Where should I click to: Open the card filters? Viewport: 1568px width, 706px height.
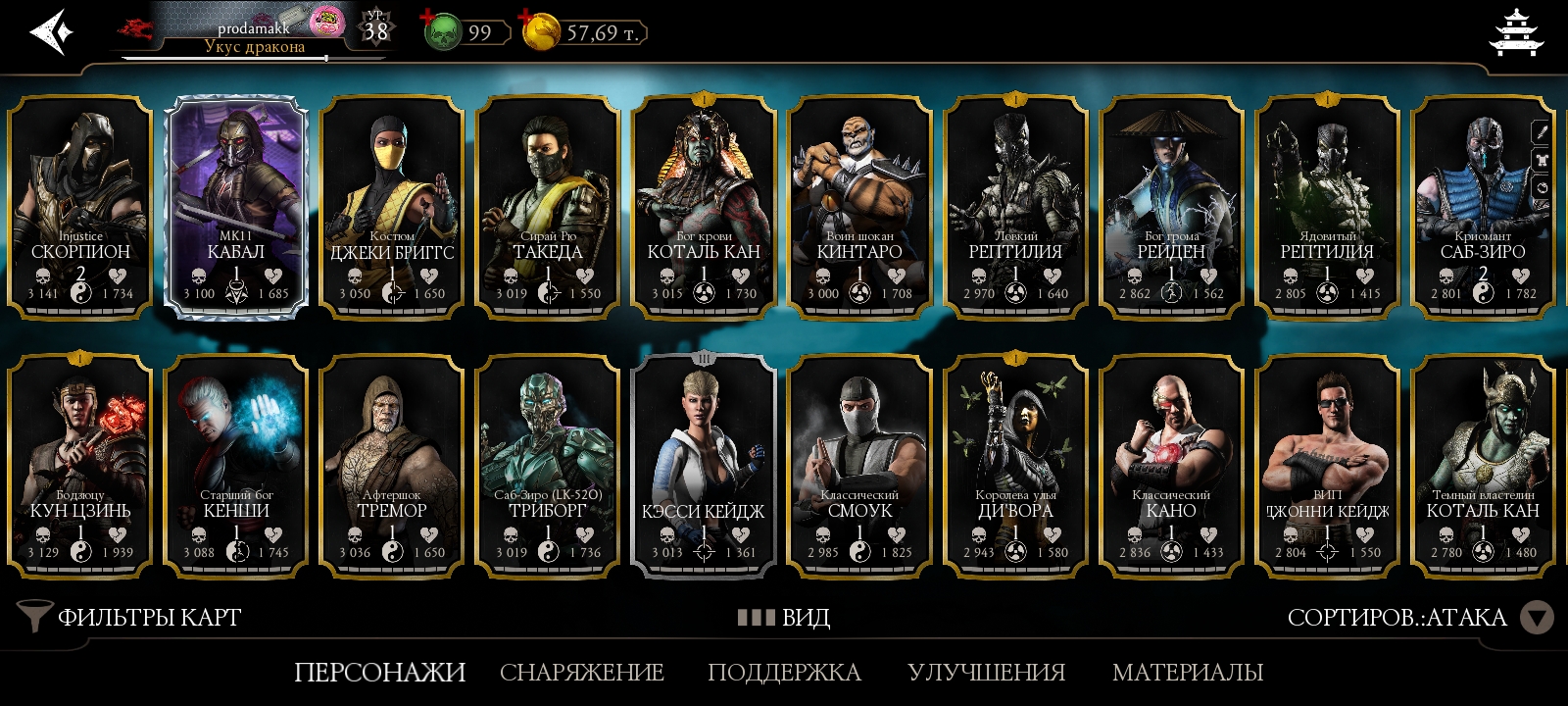[x=130, y=617]
